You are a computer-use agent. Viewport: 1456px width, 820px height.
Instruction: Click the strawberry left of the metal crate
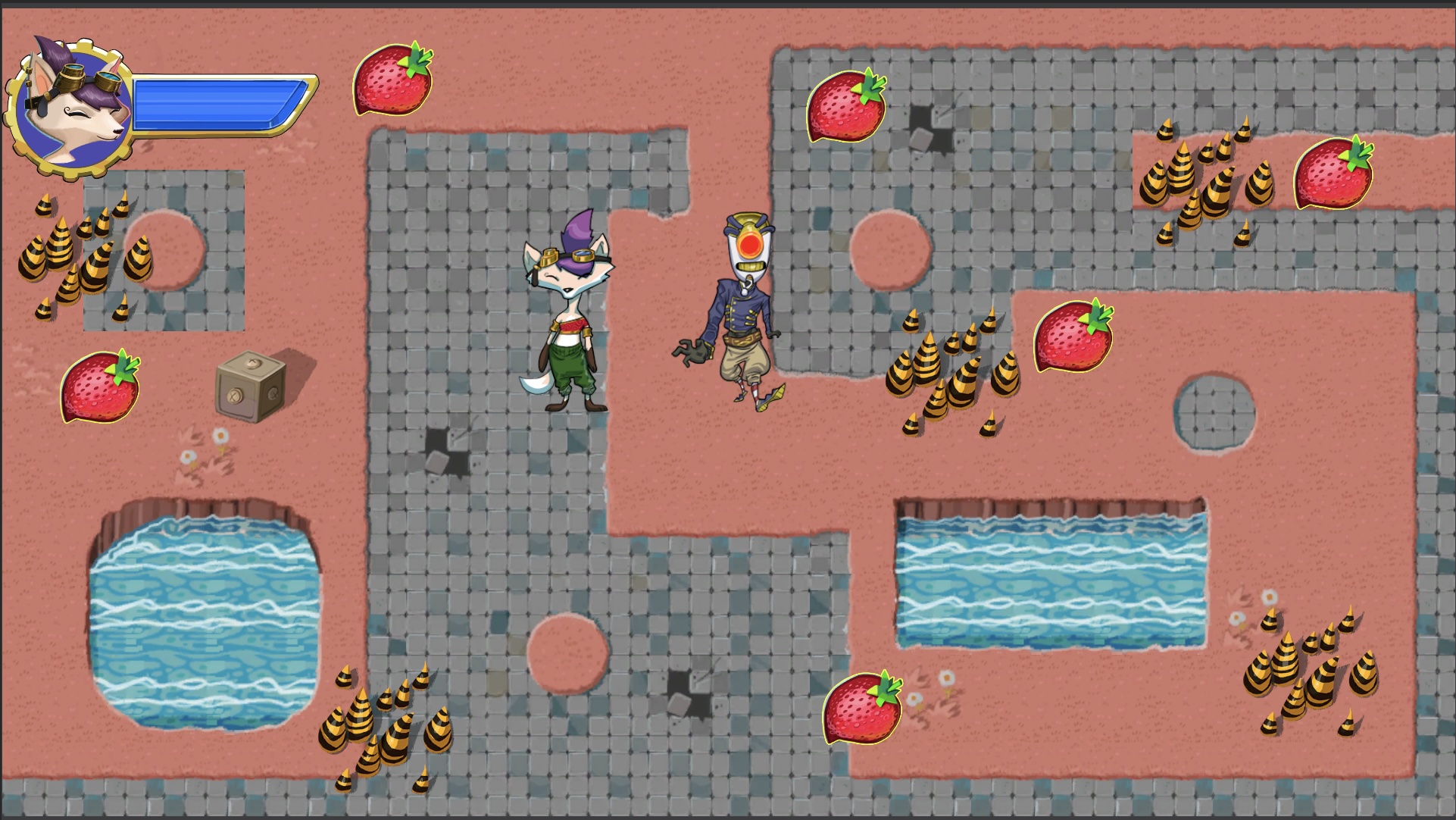point(101,389)
